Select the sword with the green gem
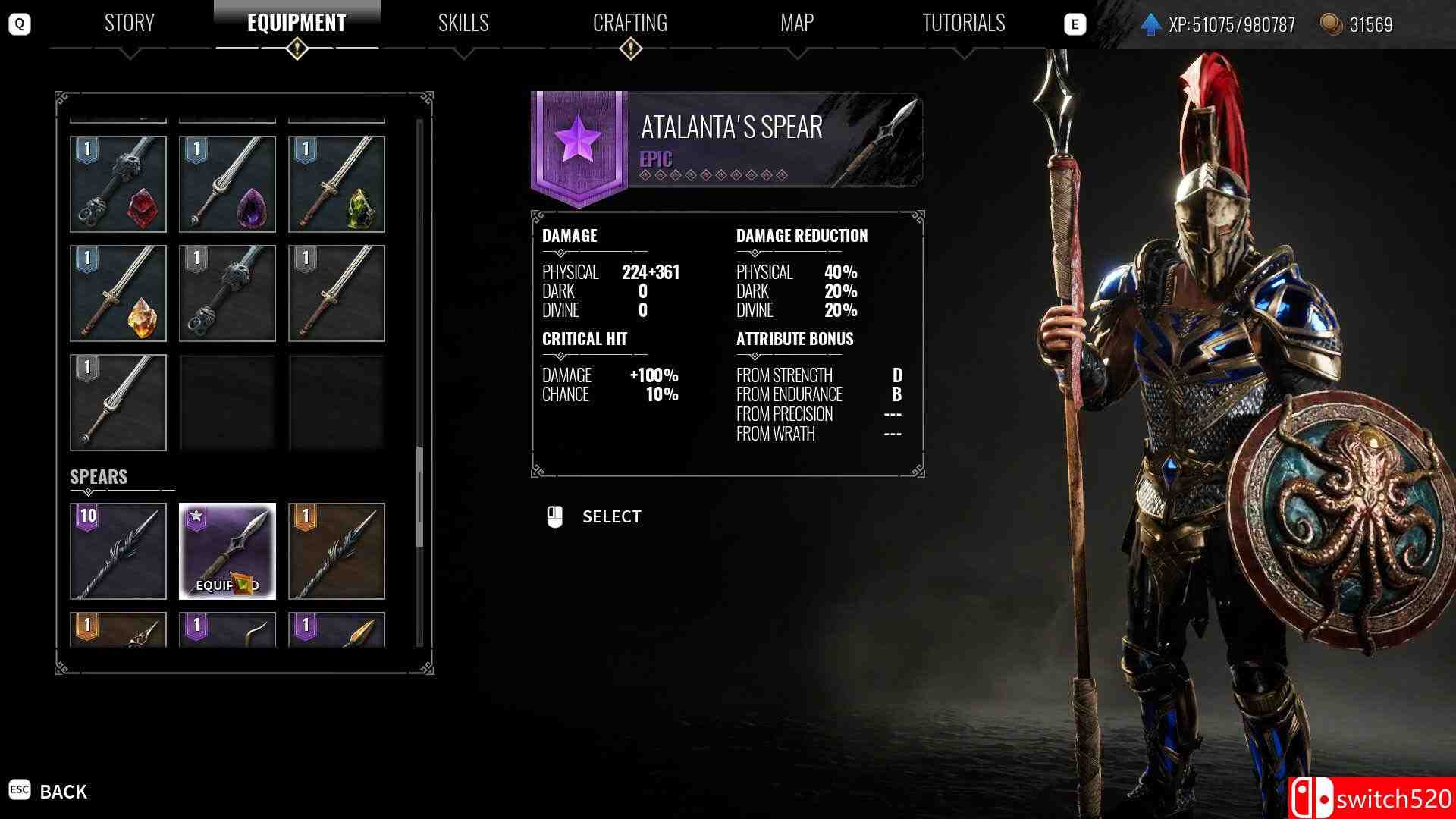Viewport: 1456px width, 819px height. [x=337, y=184]
